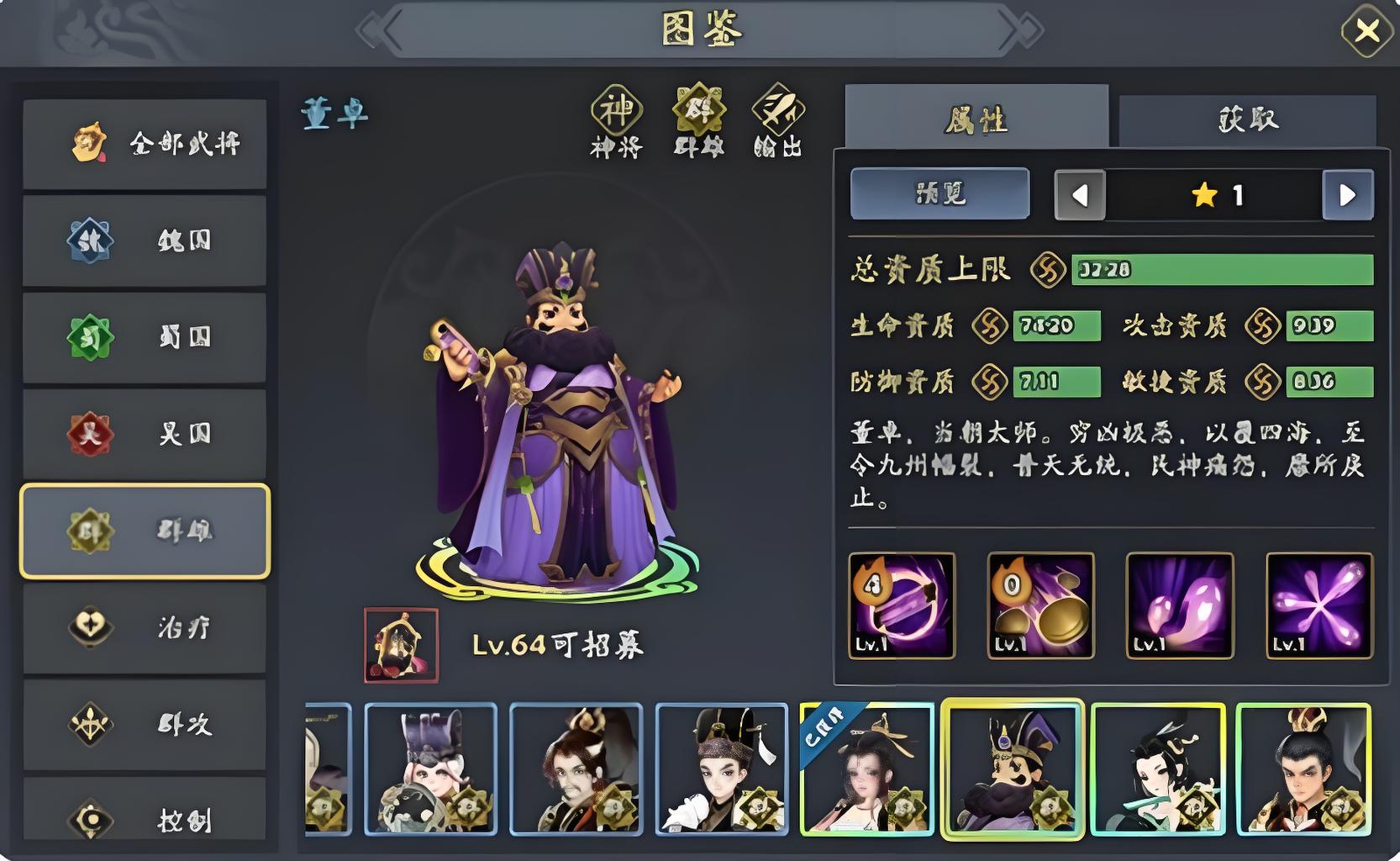This screenshot has width=1400, height=861.
Task: Inspect the purple scroll ring skill icon
Action: click(902, 605)
